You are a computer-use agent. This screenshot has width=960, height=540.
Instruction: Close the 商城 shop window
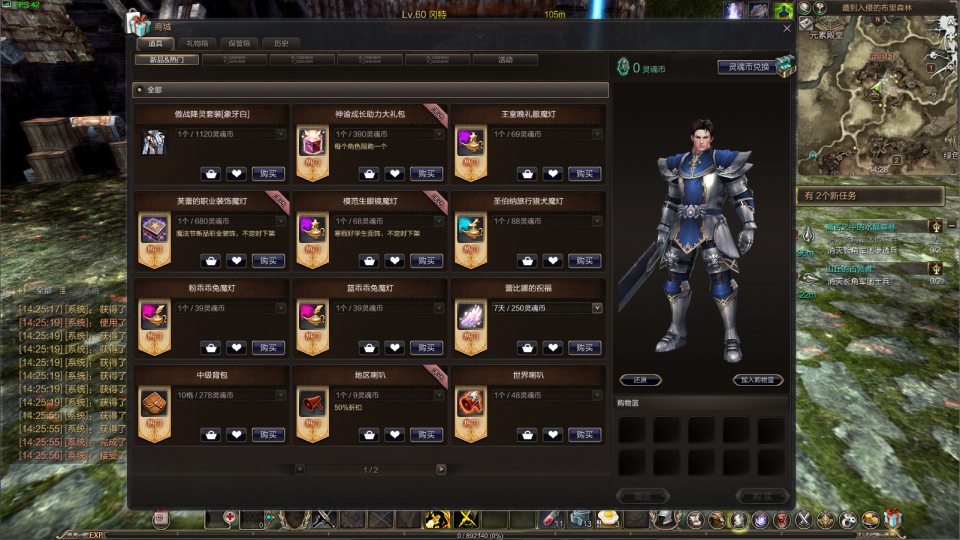[x=786, y=28]
